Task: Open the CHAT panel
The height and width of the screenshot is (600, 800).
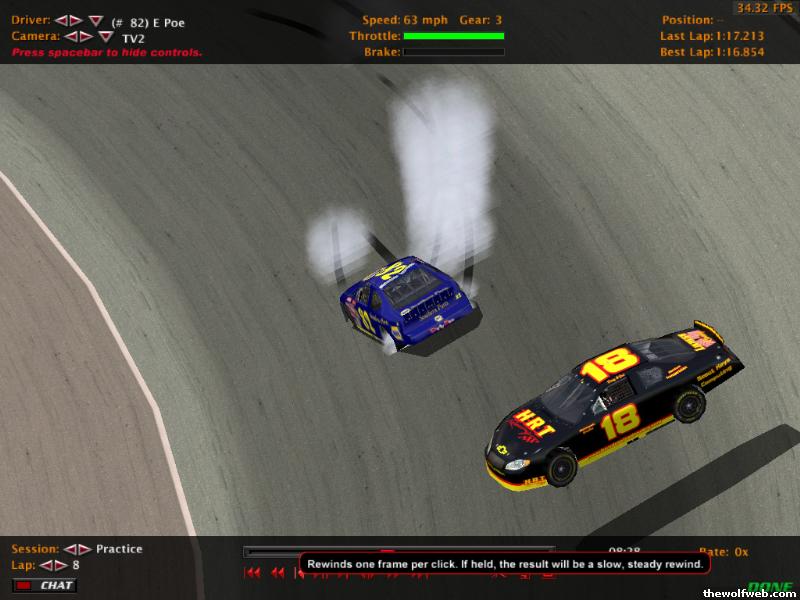Action: tap(47, 585)
